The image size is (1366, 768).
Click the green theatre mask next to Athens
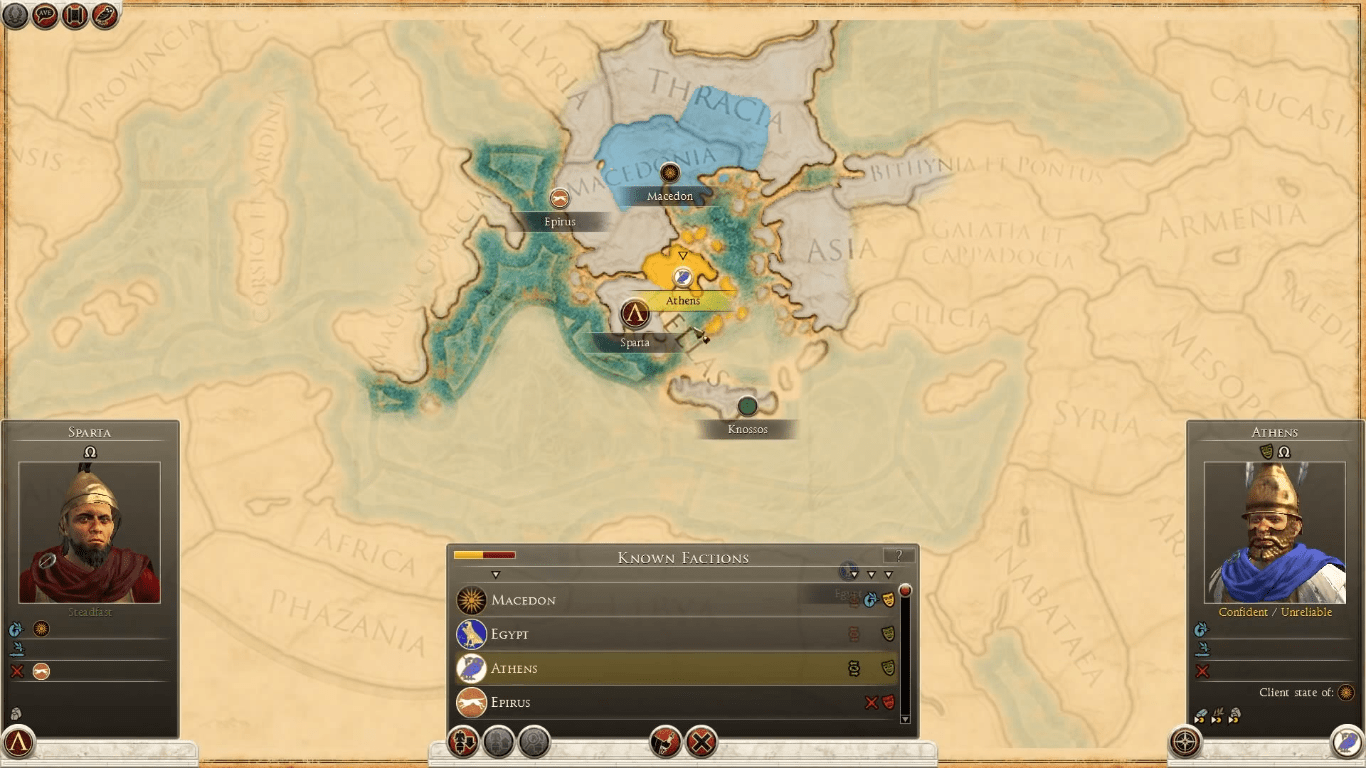(889, 666)
